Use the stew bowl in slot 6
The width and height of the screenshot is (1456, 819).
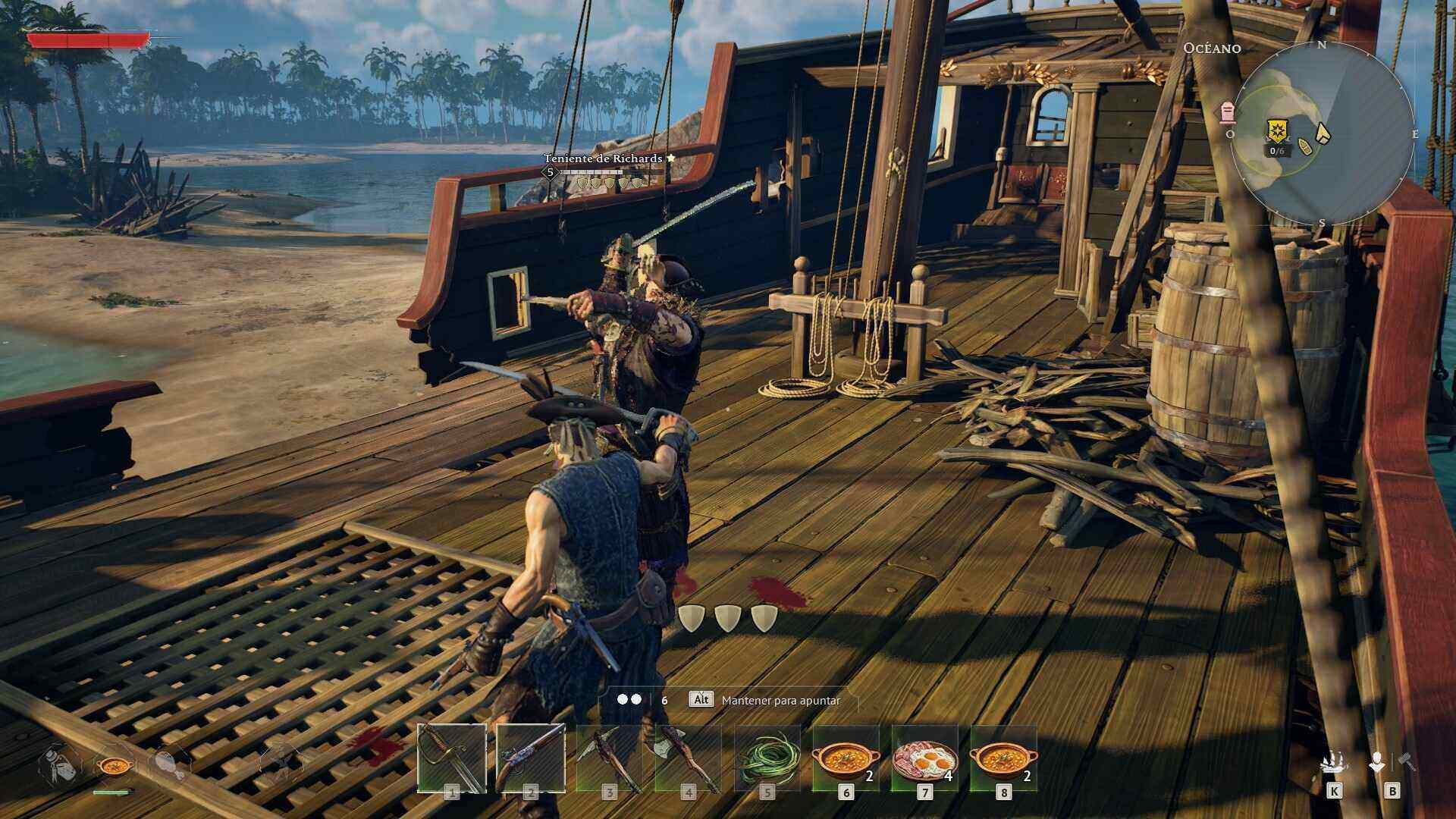[846, 758]
